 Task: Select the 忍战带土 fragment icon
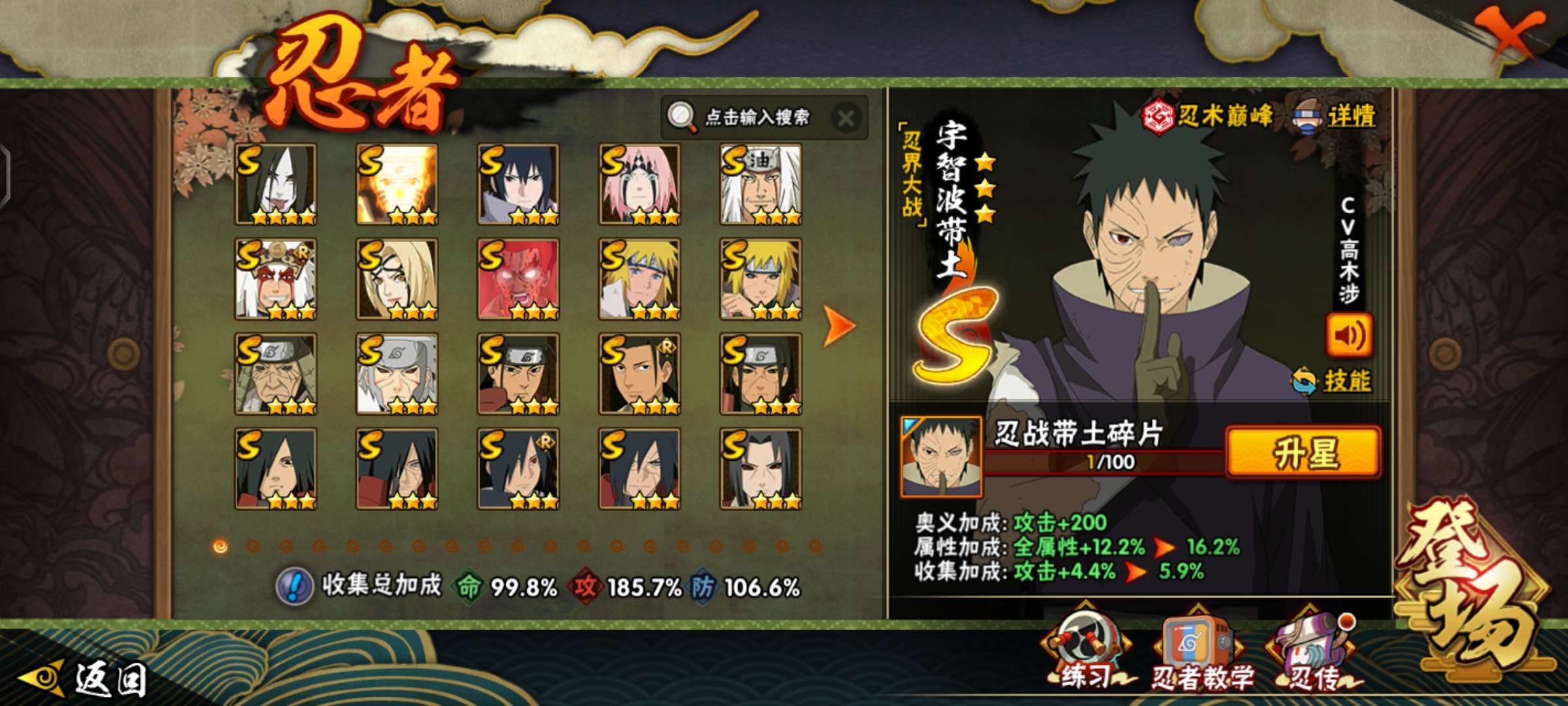pyautogui.click(x=941, y=456)
